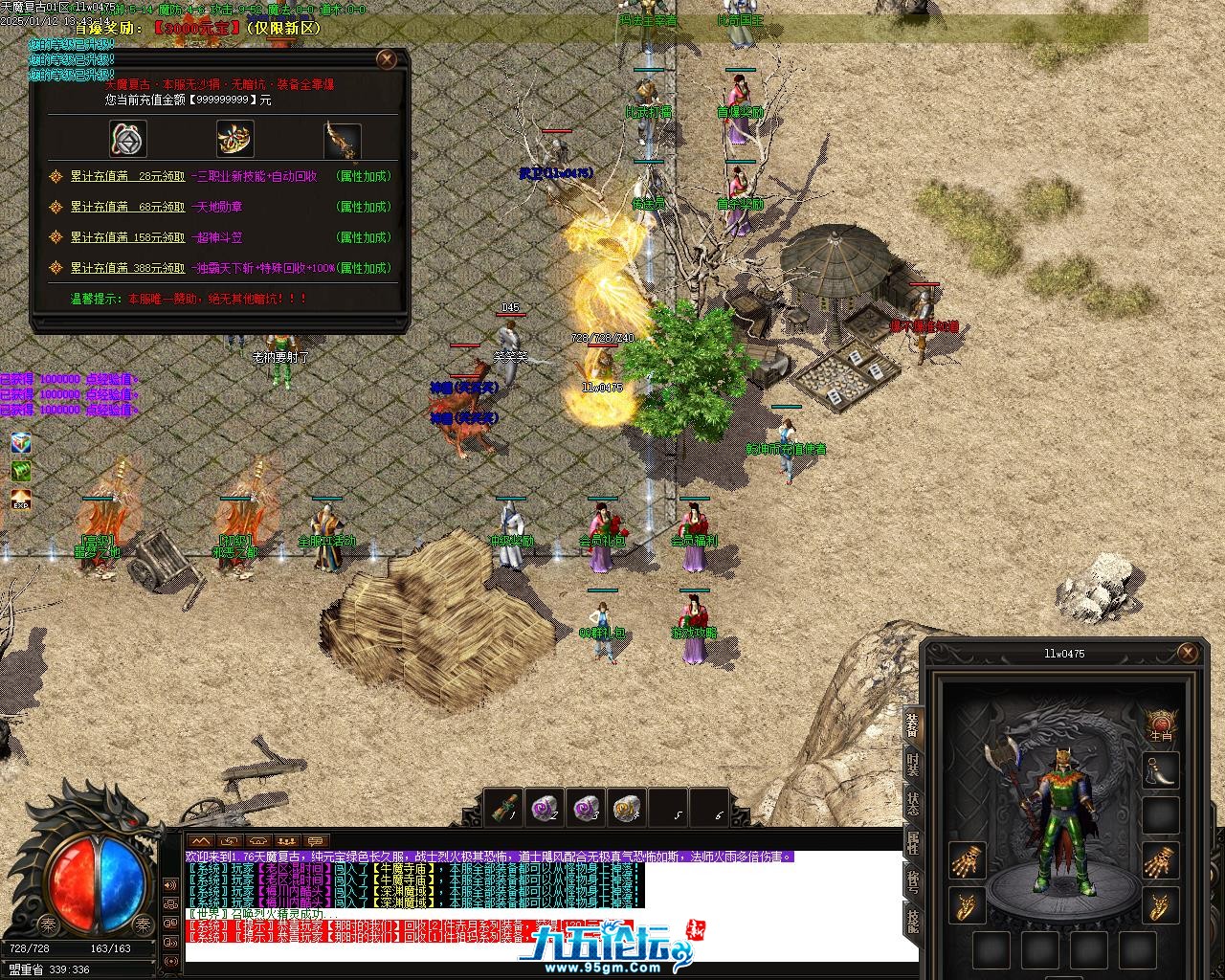This screenshot has height=980, width=1225.
Task: Select the amulet reward icon in popup
Action: click(x=127, y=140)
